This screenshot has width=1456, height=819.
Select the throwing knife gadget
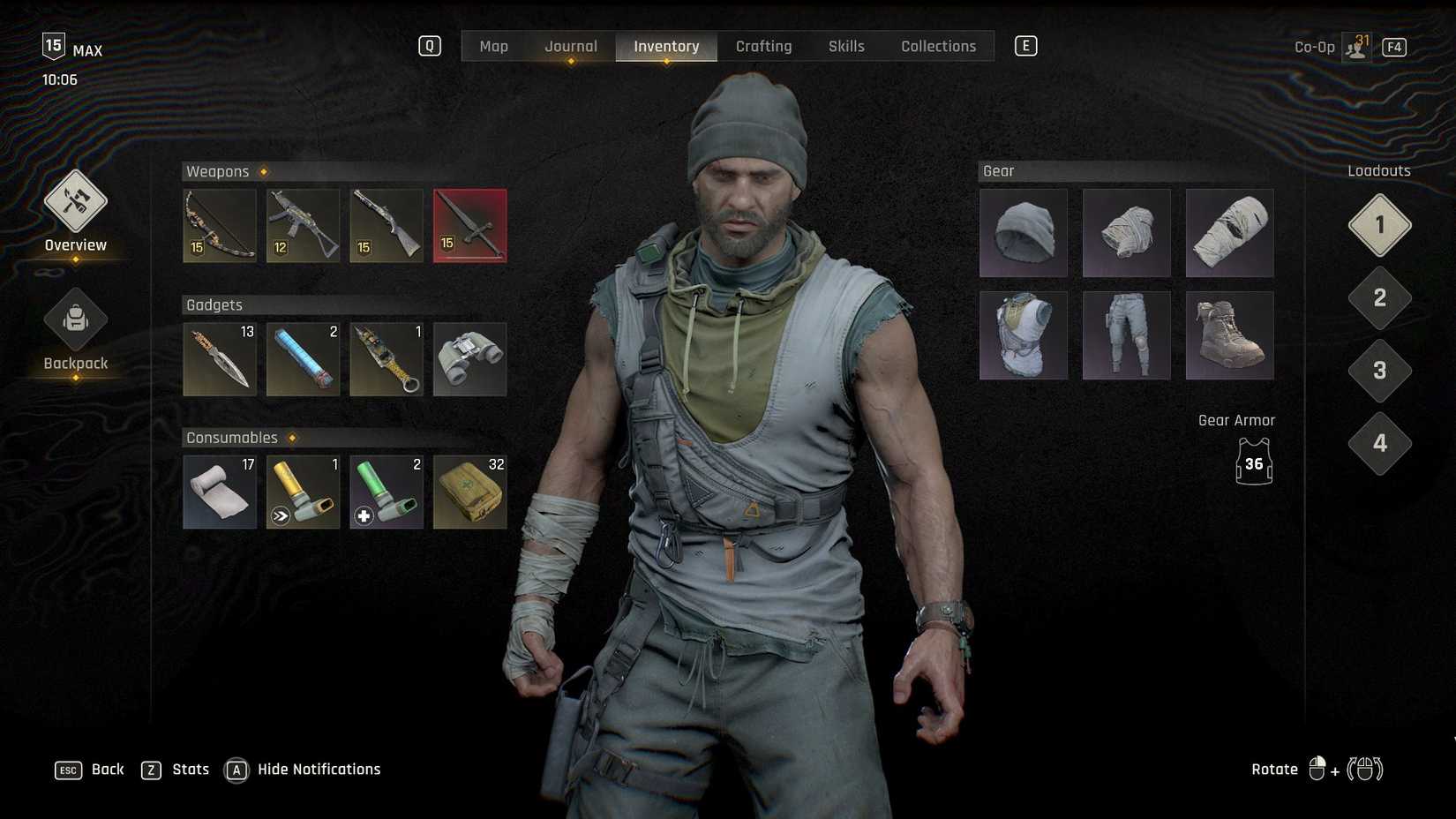(219, 358)
